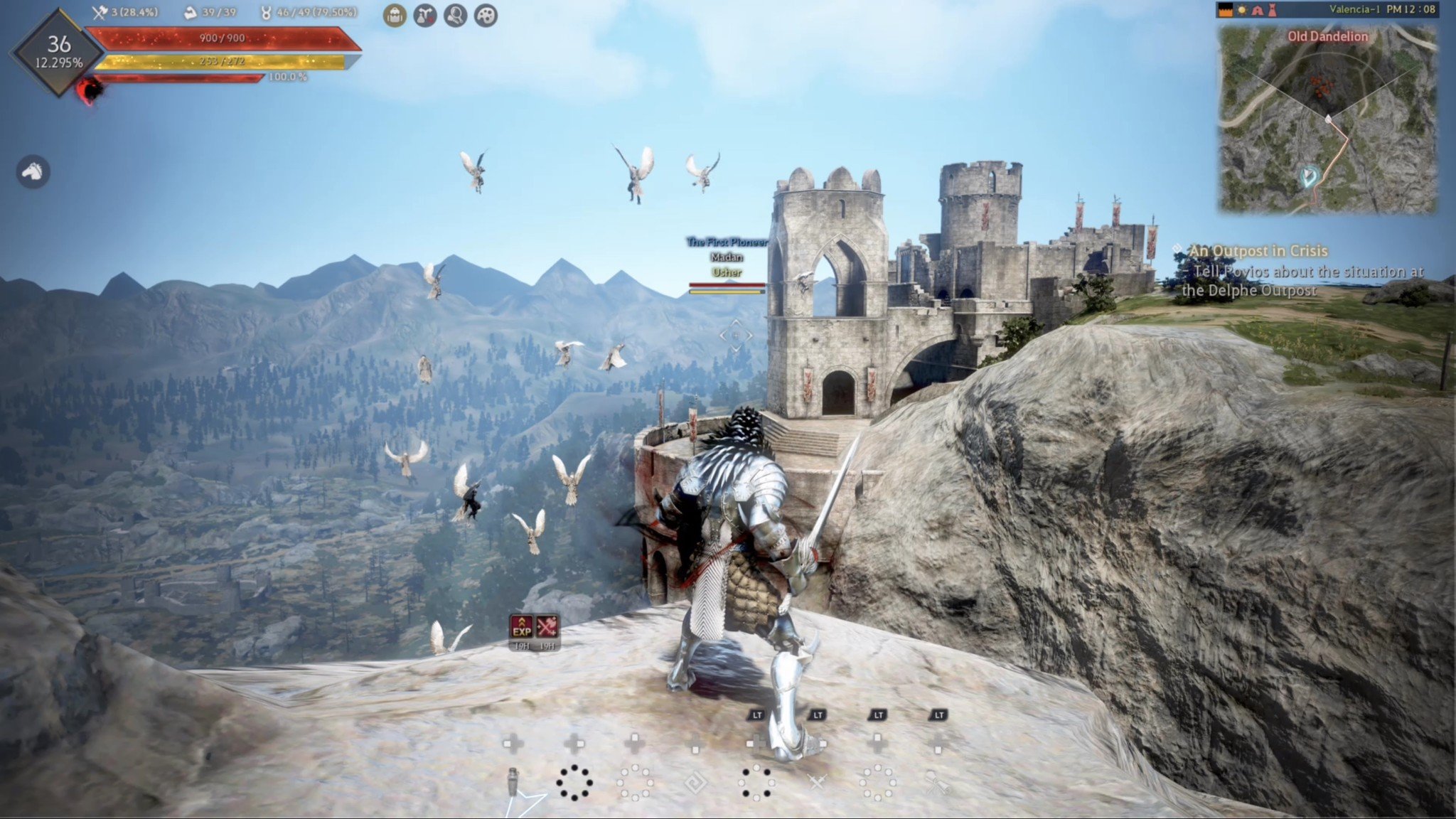This screenshot has width=1456, height=819.
Task: Toggle the castle icon above the minimap
Action: (1226, 9)
